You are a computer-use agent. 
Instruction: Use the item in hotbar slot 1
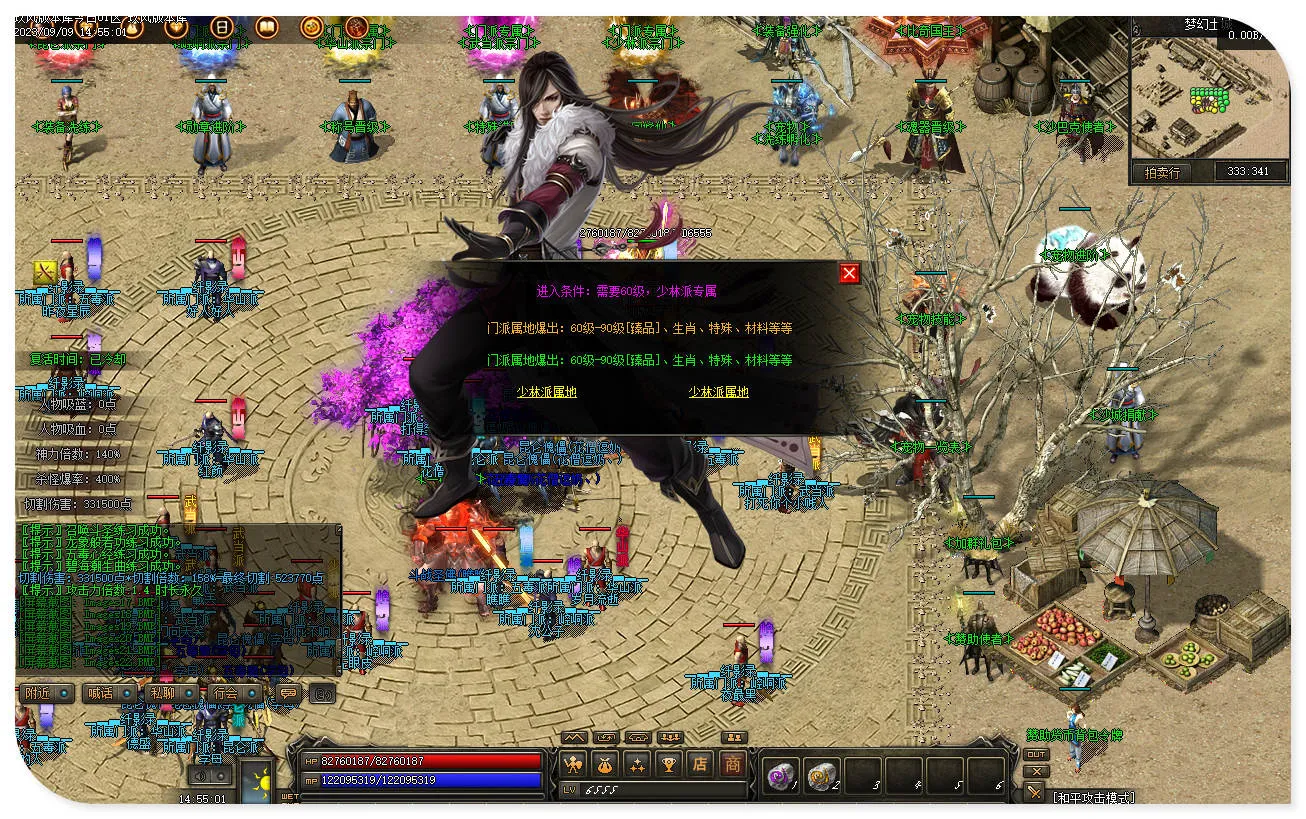[x=780, y=775]
